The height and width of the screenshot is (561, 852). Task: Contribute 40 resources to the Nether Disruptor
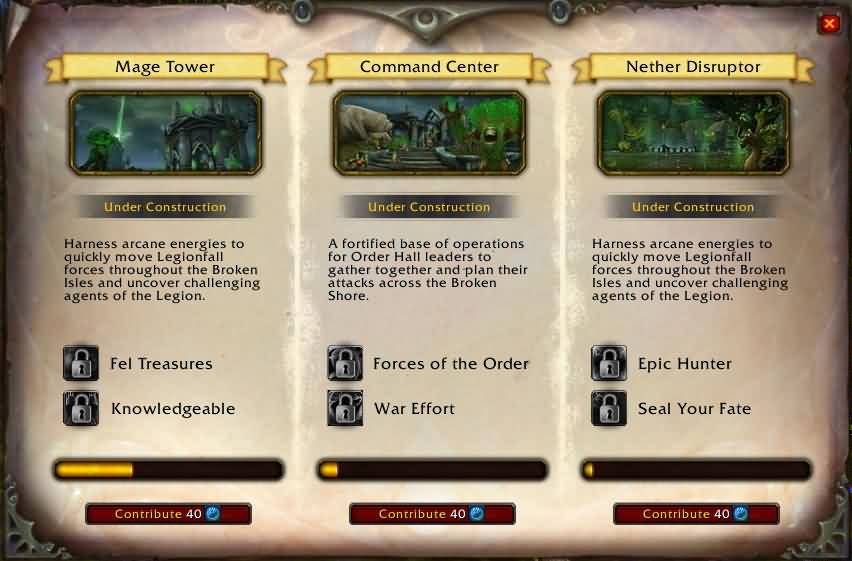point(696,514)
